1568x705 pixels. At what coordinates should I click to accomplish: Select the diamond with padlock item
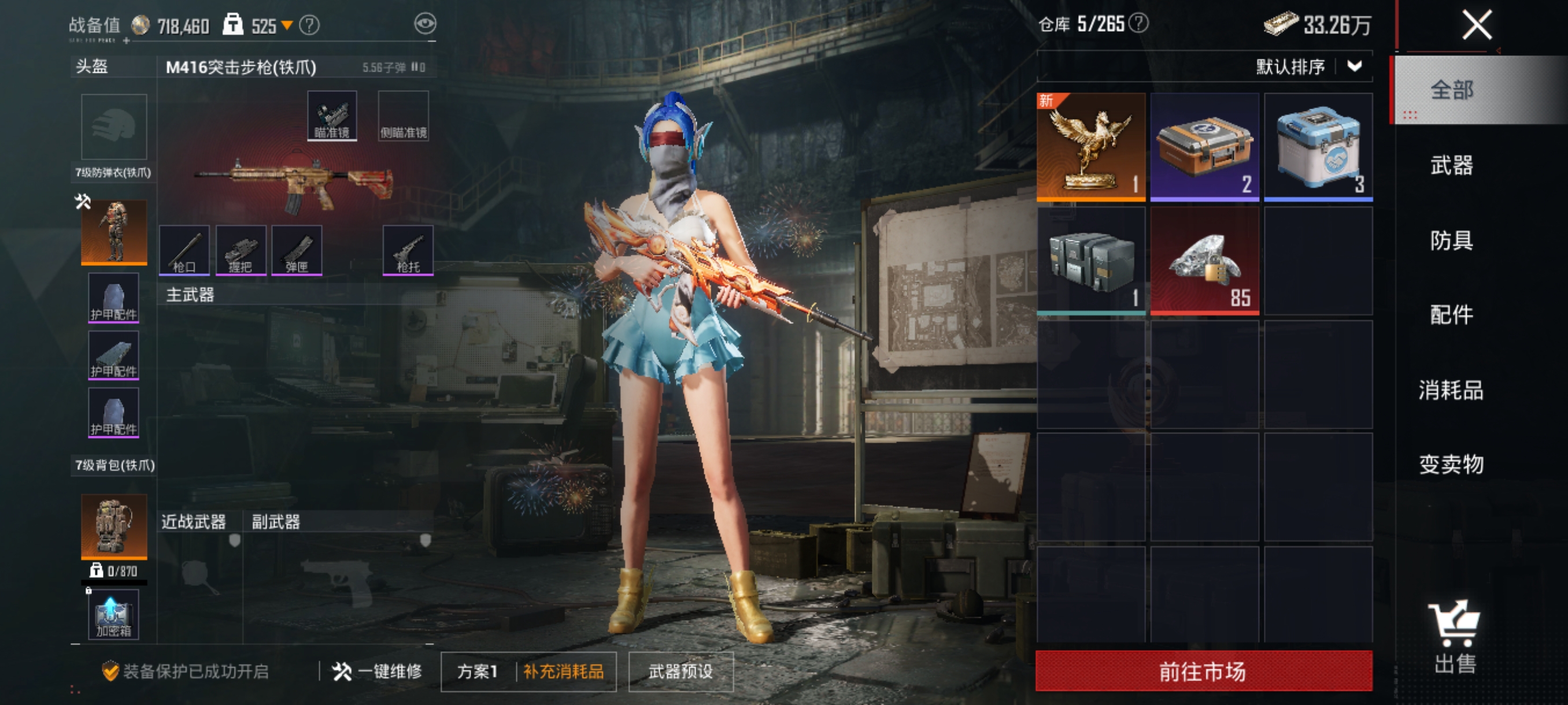click(1204, 261)
